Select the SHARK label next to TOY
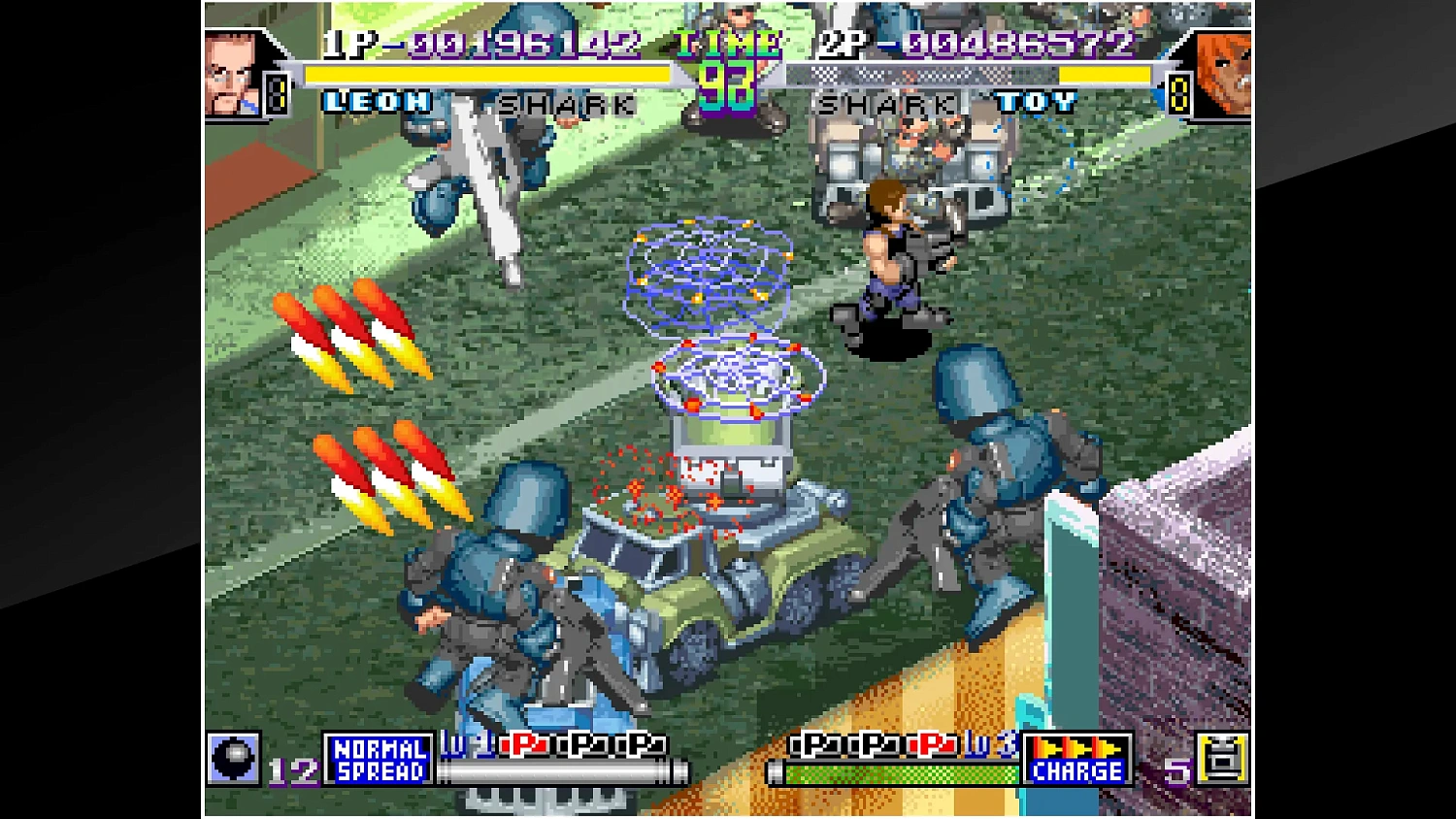 885,104
